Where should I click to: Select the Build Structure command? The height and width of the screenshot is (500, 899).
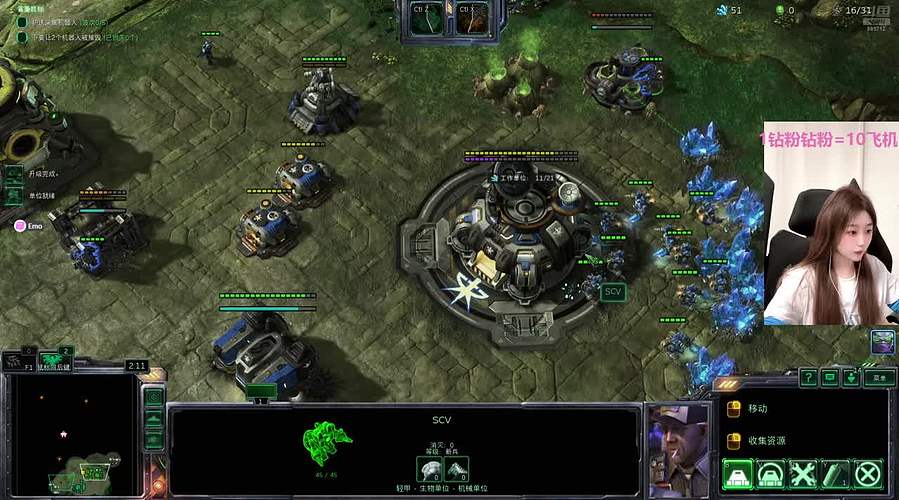coord(738,474)
